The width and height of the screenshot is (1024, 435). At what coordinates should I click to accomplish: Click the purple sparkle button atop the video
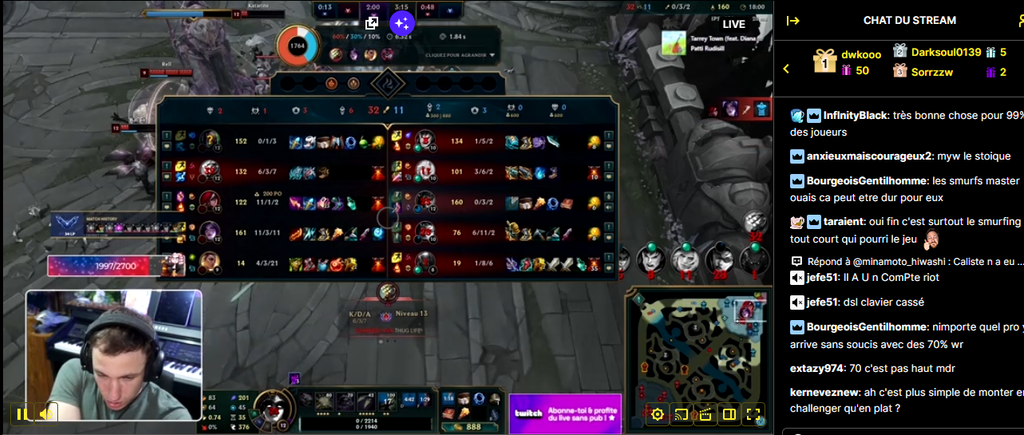pos(401,22)
